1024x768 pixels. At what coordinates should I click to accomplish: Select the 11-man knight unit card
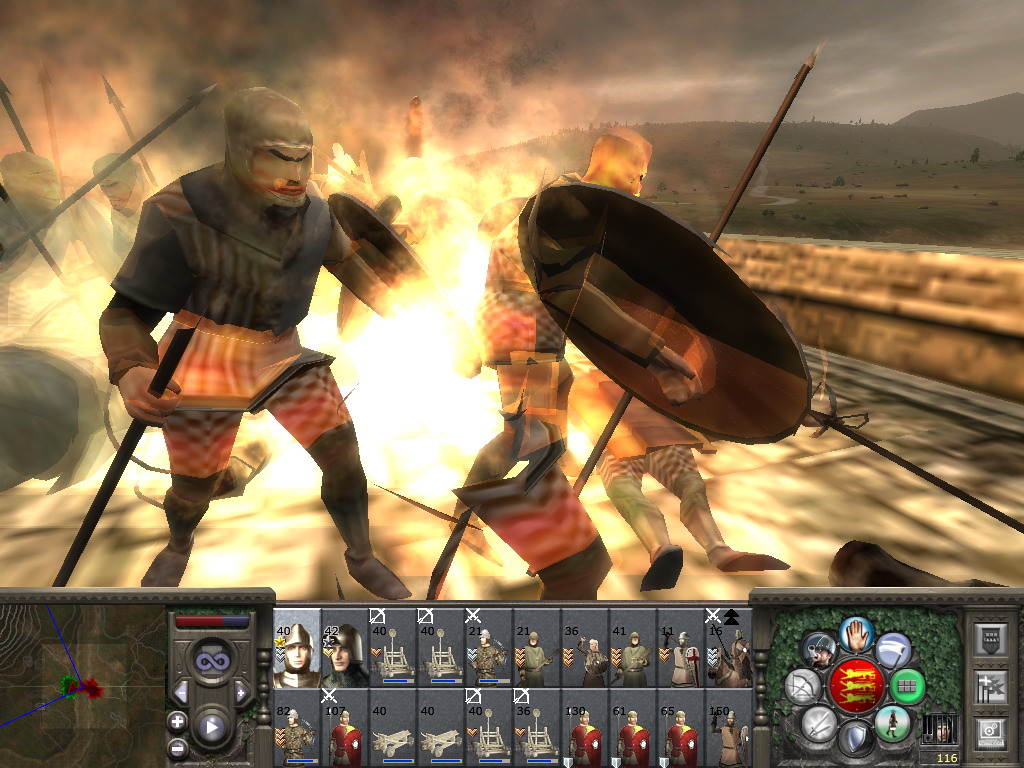coord(681,648)
